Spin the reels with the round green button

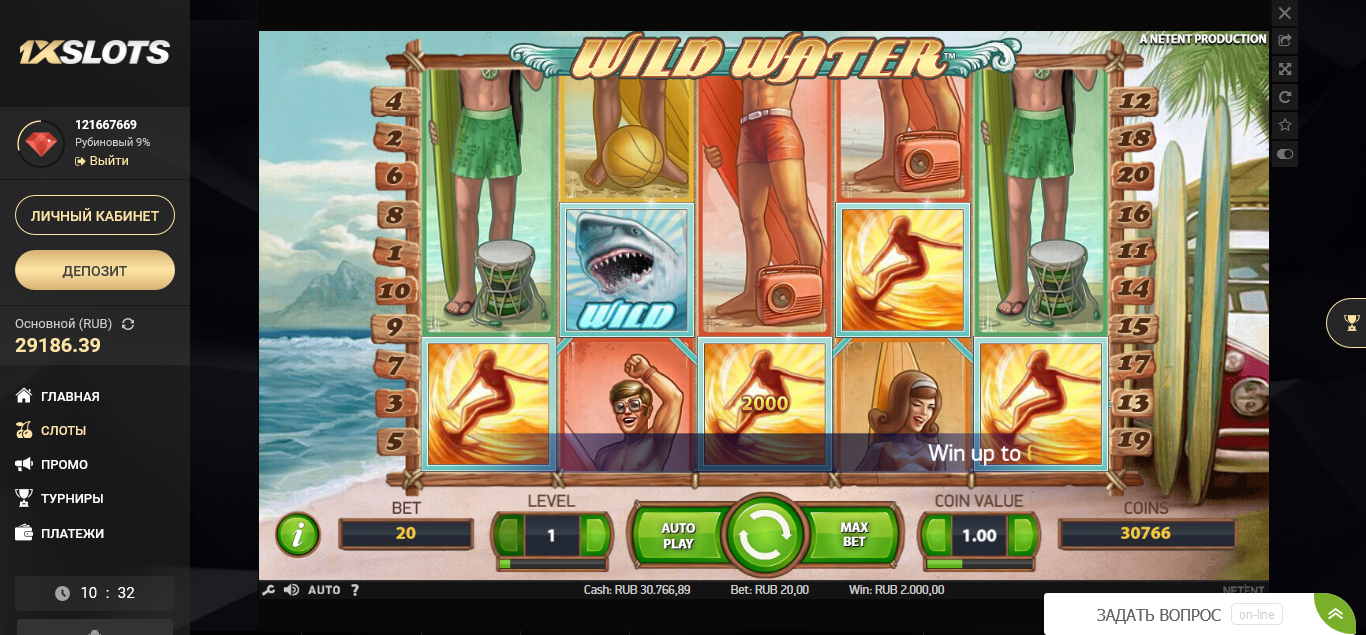click(x=765, y=535)
